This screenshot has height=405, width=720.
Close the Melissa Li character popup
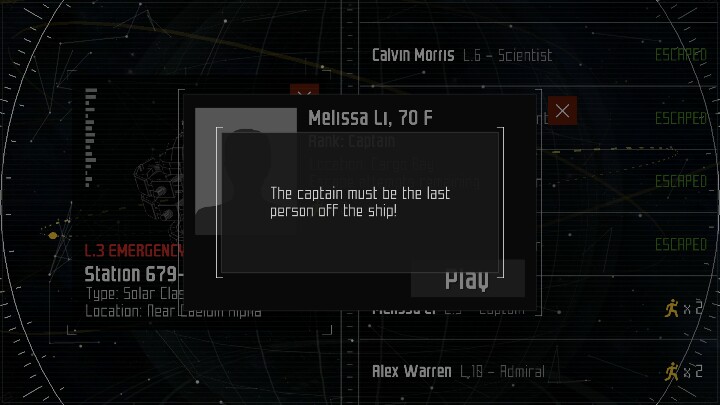pos(562,110)
